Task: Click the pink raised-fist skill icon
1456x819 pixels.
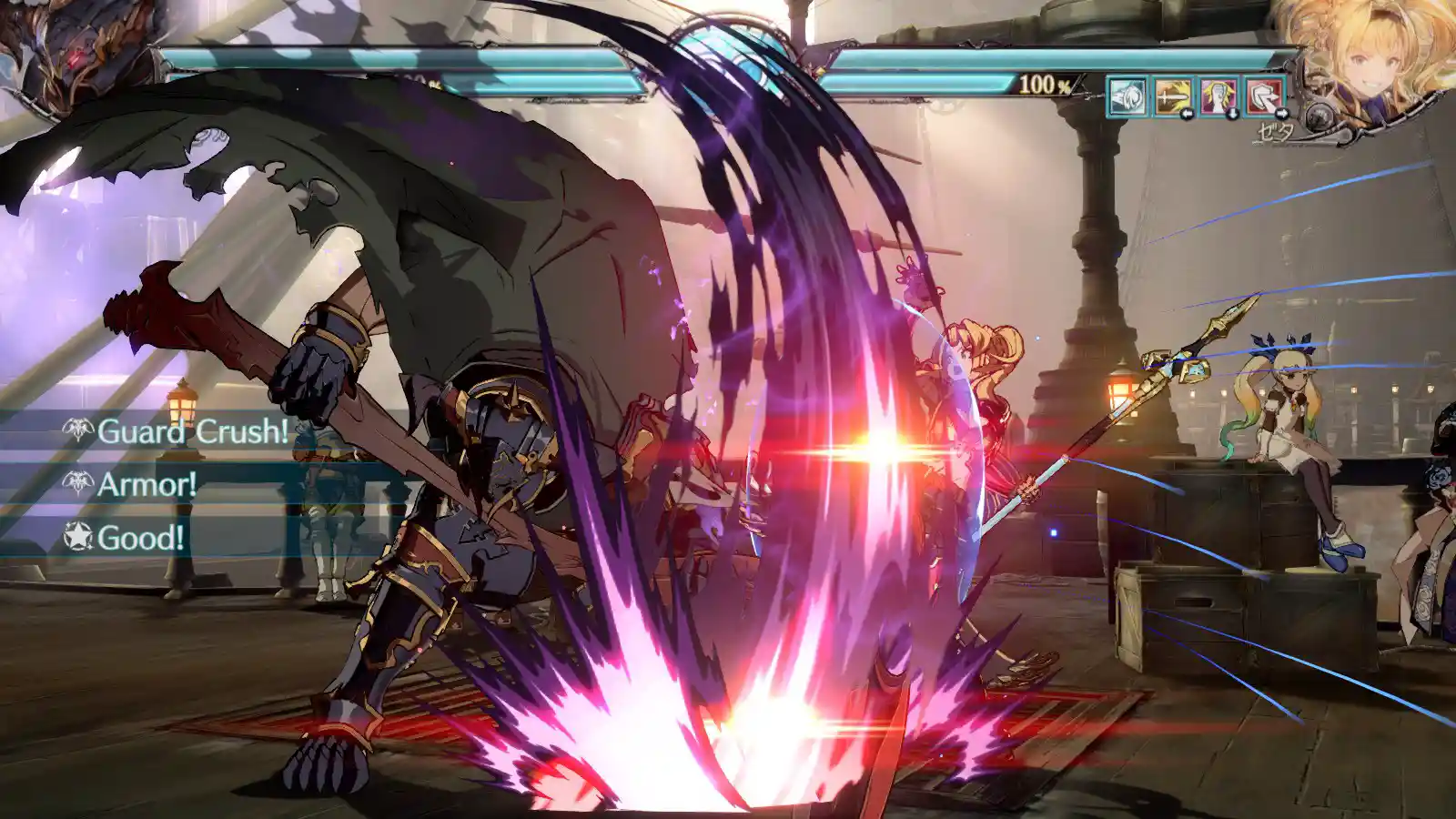Action: coord(1218,96)
